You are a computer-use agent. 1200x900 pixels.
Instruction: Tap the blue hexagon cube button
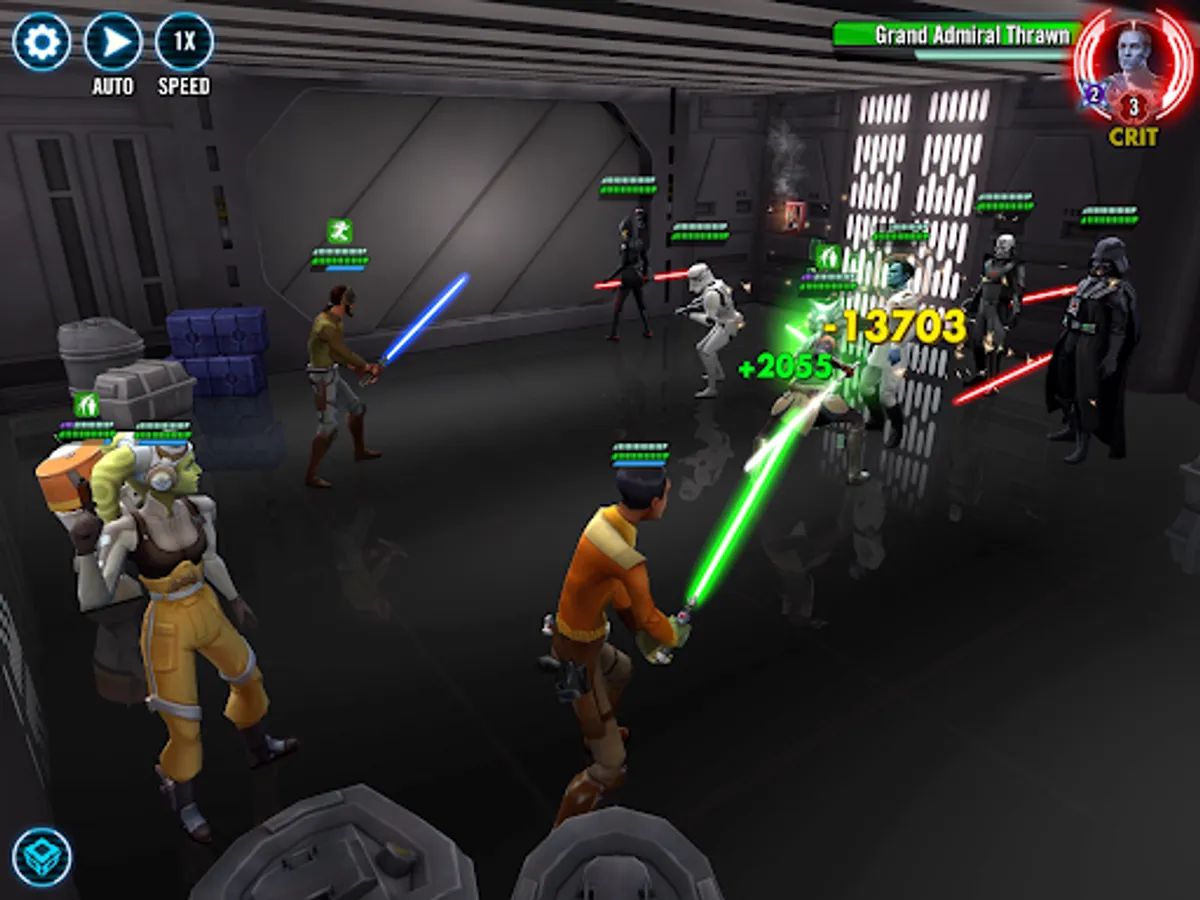click(42, 857)
